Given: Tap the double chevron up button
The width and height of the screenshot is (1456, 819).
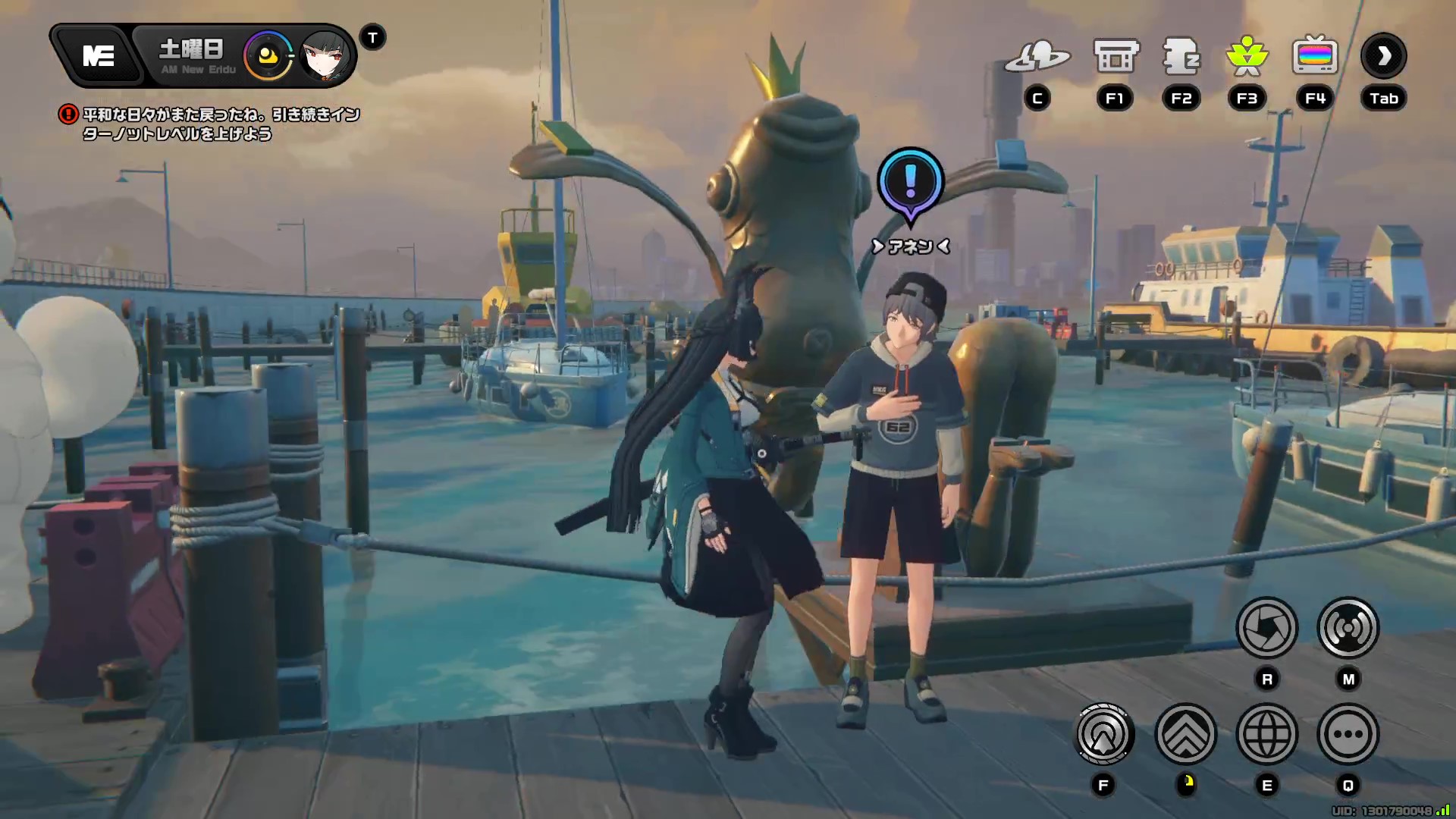Looking at the screenshot, I should pyautogui.click(x=1185, y=734).
